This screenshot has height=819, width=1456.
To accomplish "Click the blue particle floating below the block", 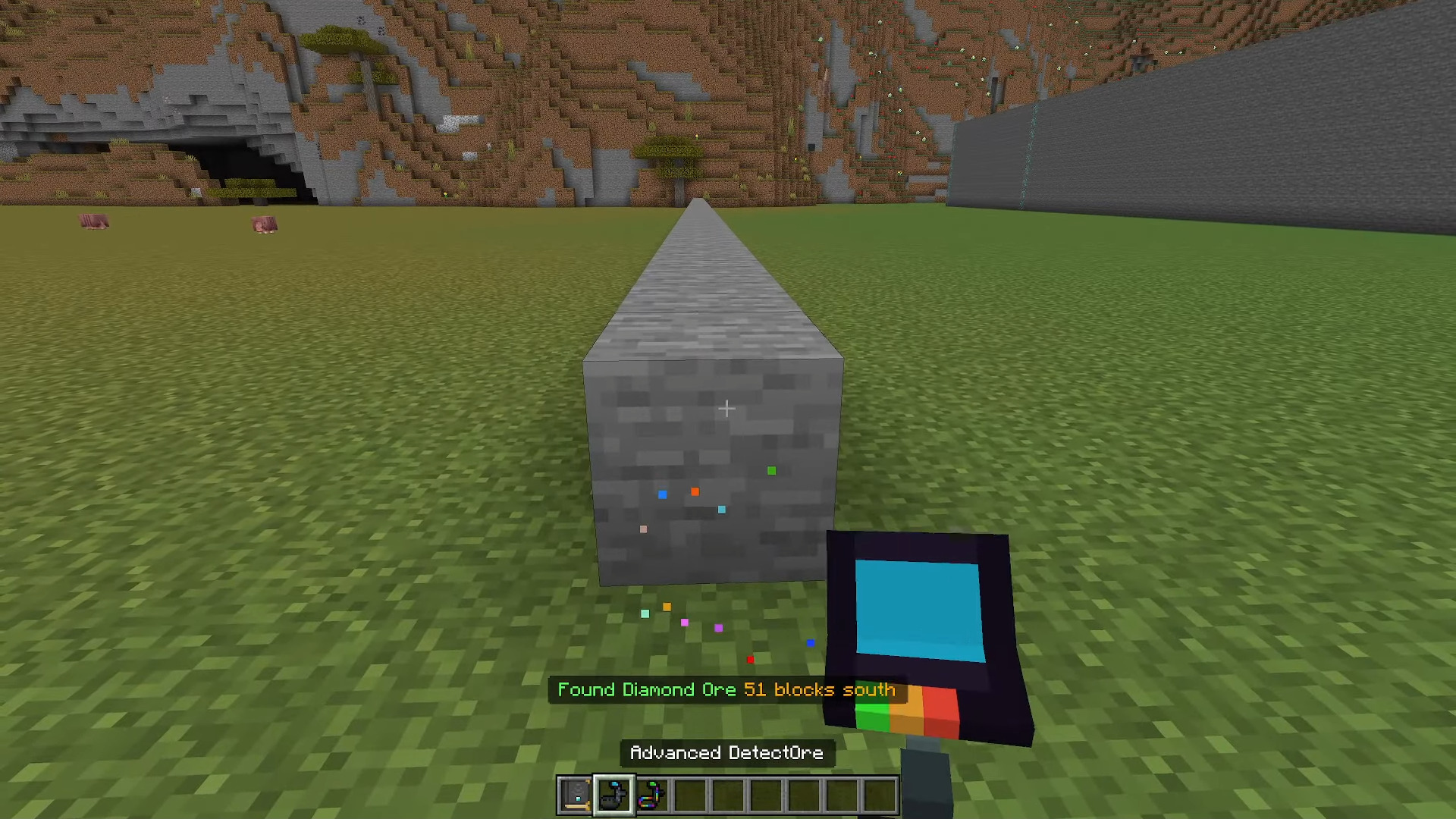I will (810, 643).
